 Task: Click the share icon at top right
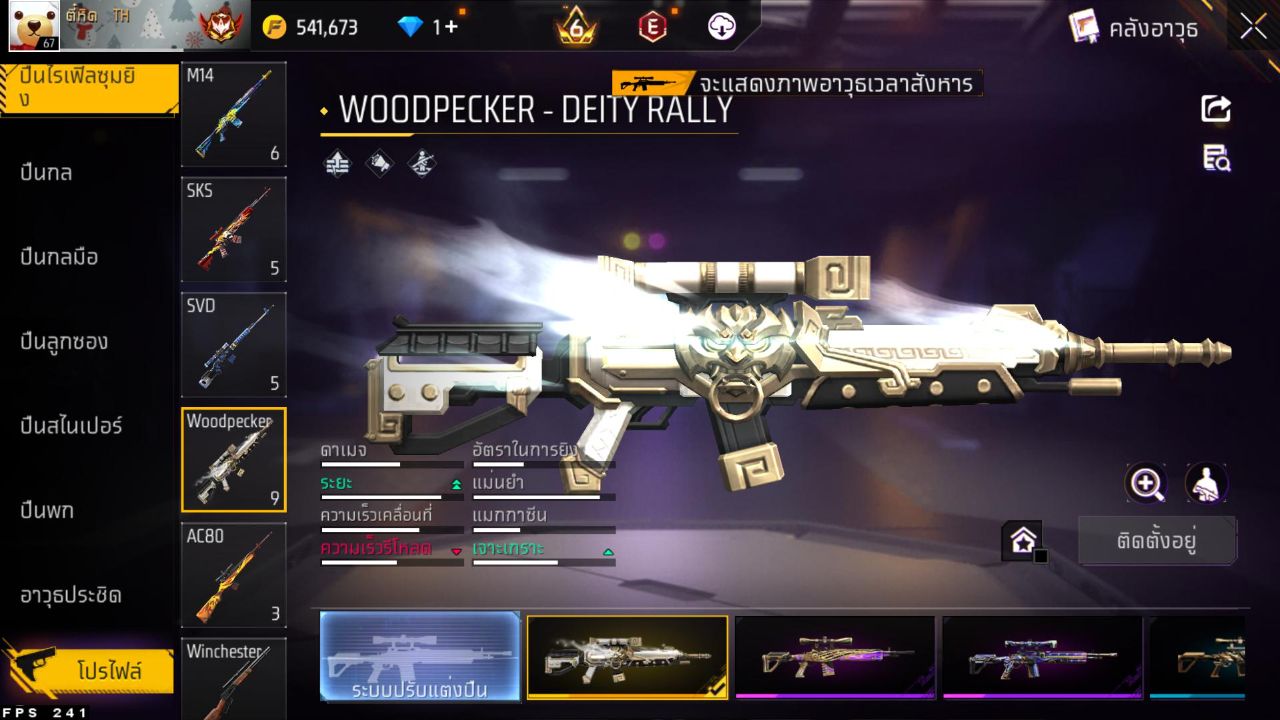point(1216,110)
